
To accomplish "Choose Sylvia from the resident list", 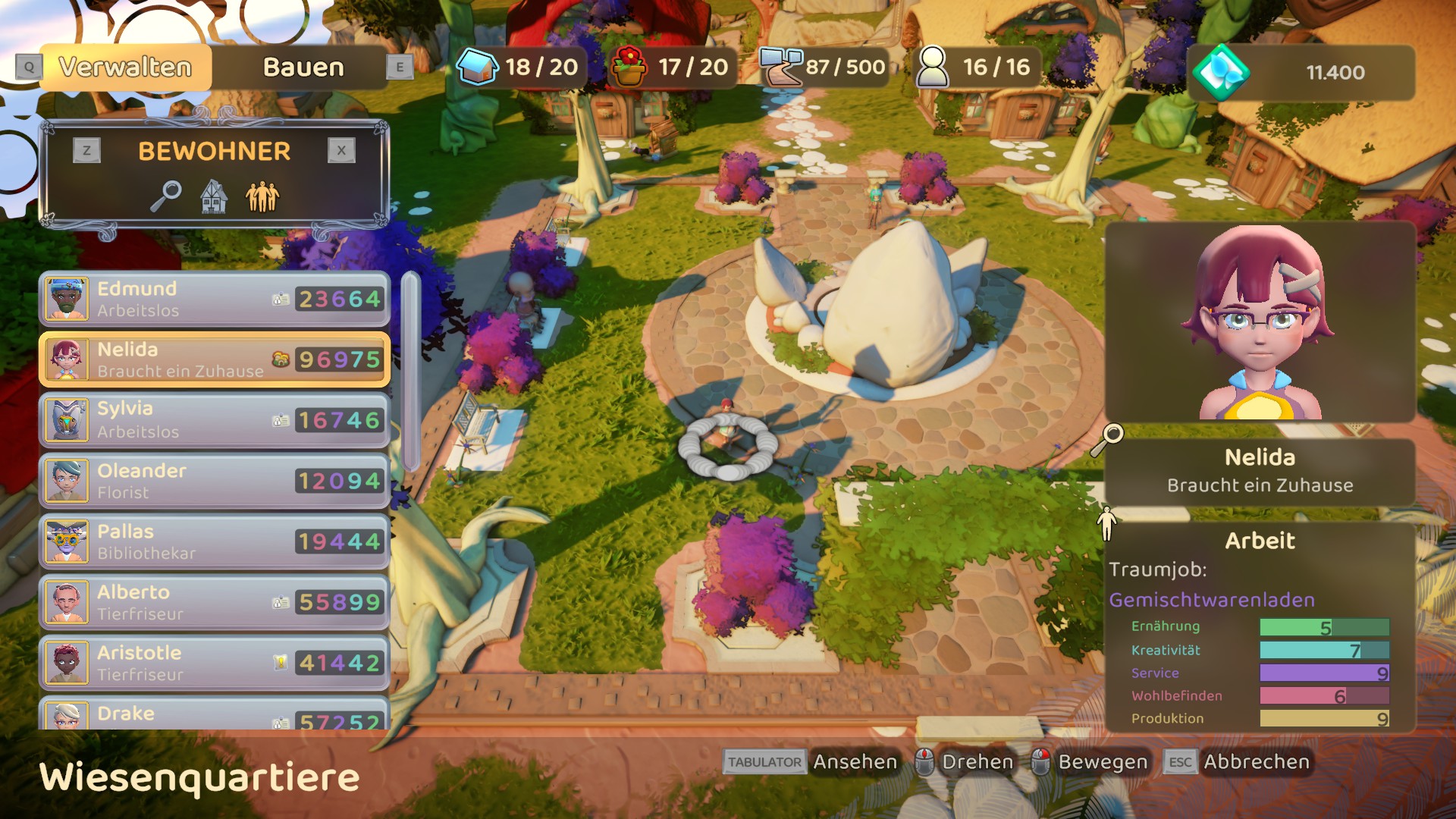I will tap(214, 420).
